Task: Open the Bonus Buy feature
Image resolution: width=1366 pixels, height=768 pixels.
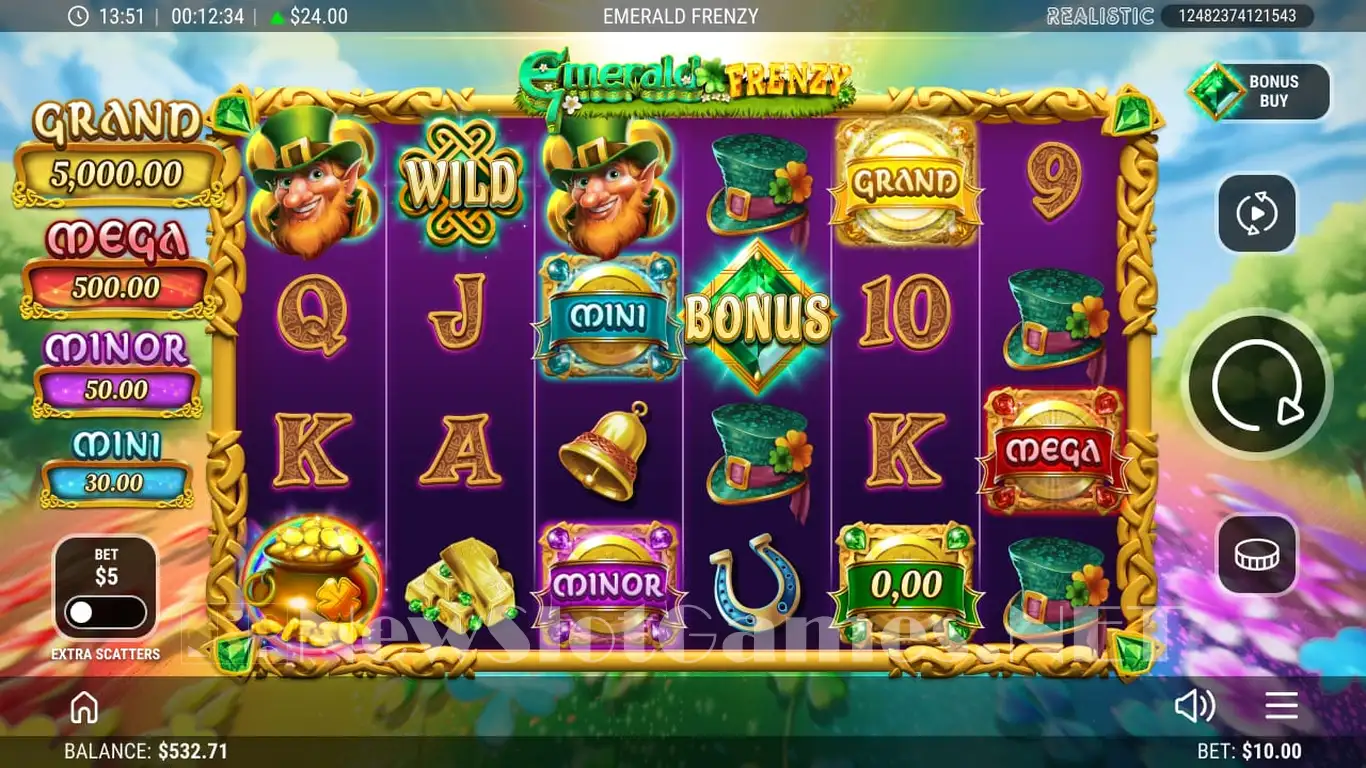Action: tap(1260, 92)
